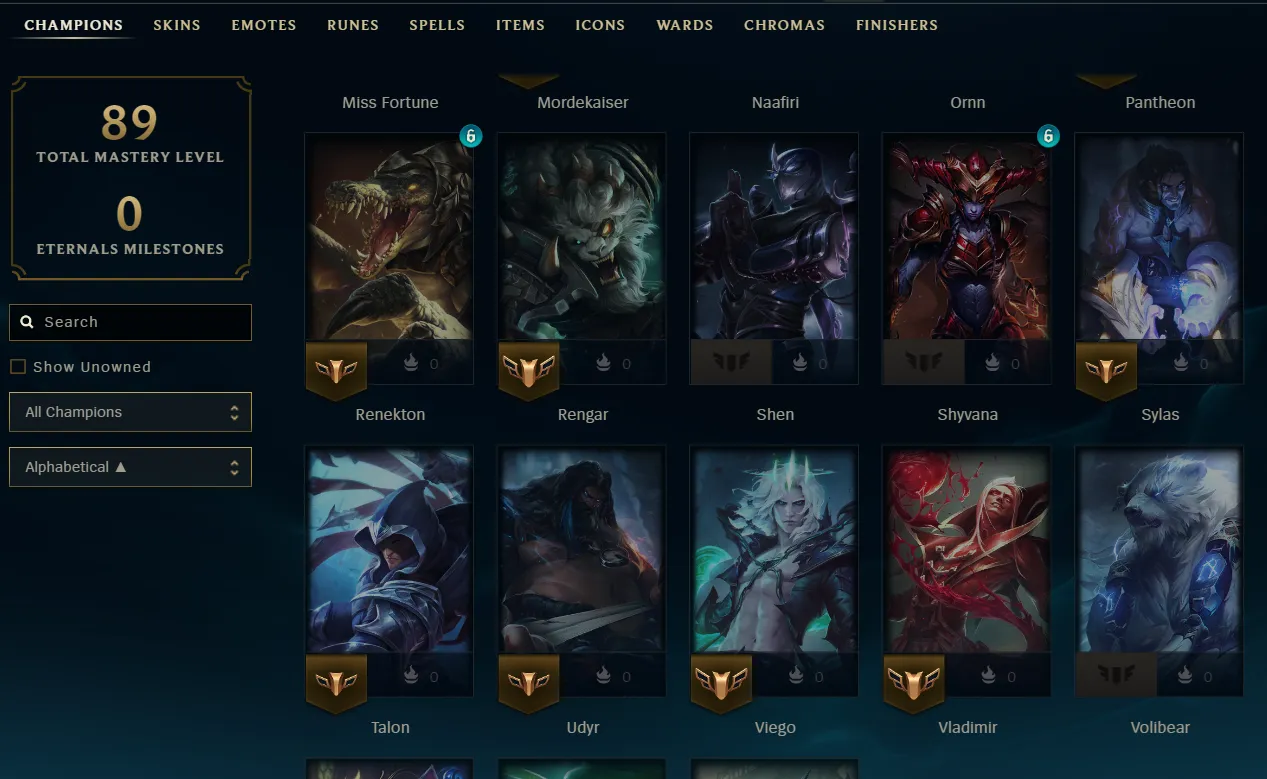
Task: Switch to the Skins tab
Action: point(177,25)
